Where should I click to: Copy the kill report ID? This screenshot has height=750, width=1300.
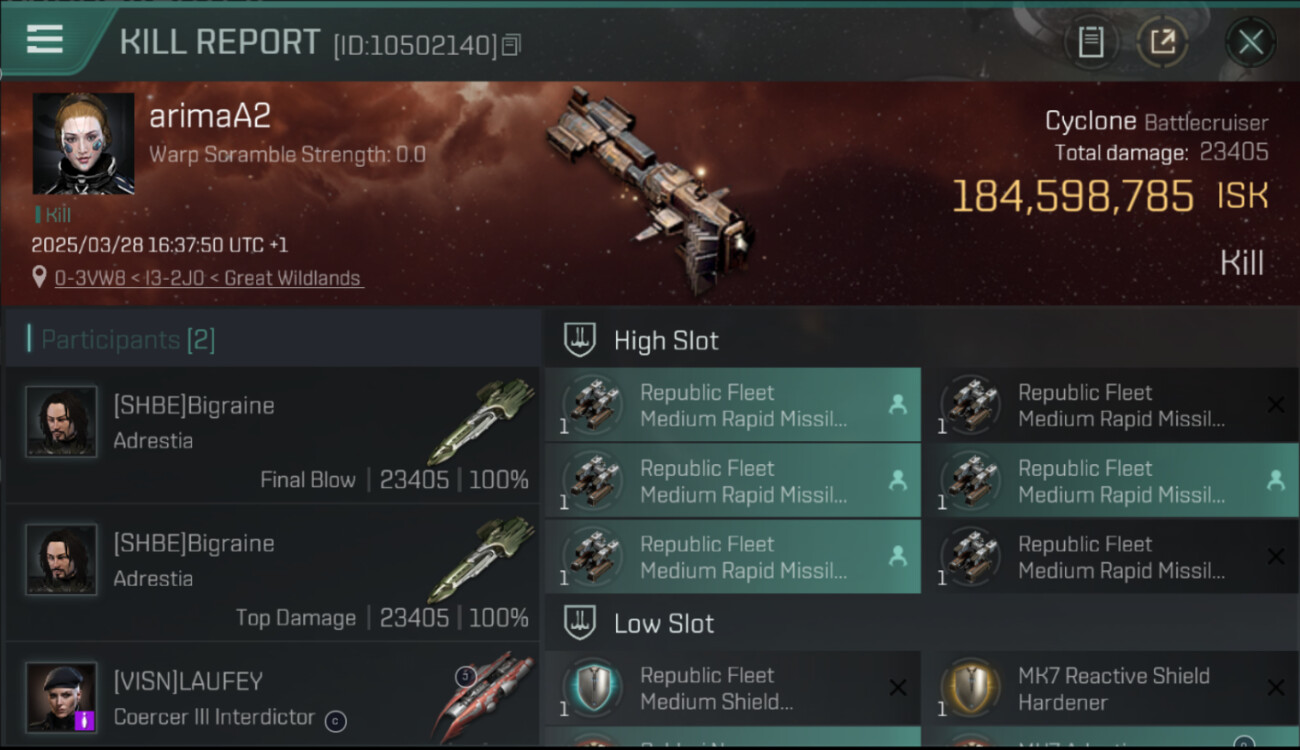tap(512, 45)
